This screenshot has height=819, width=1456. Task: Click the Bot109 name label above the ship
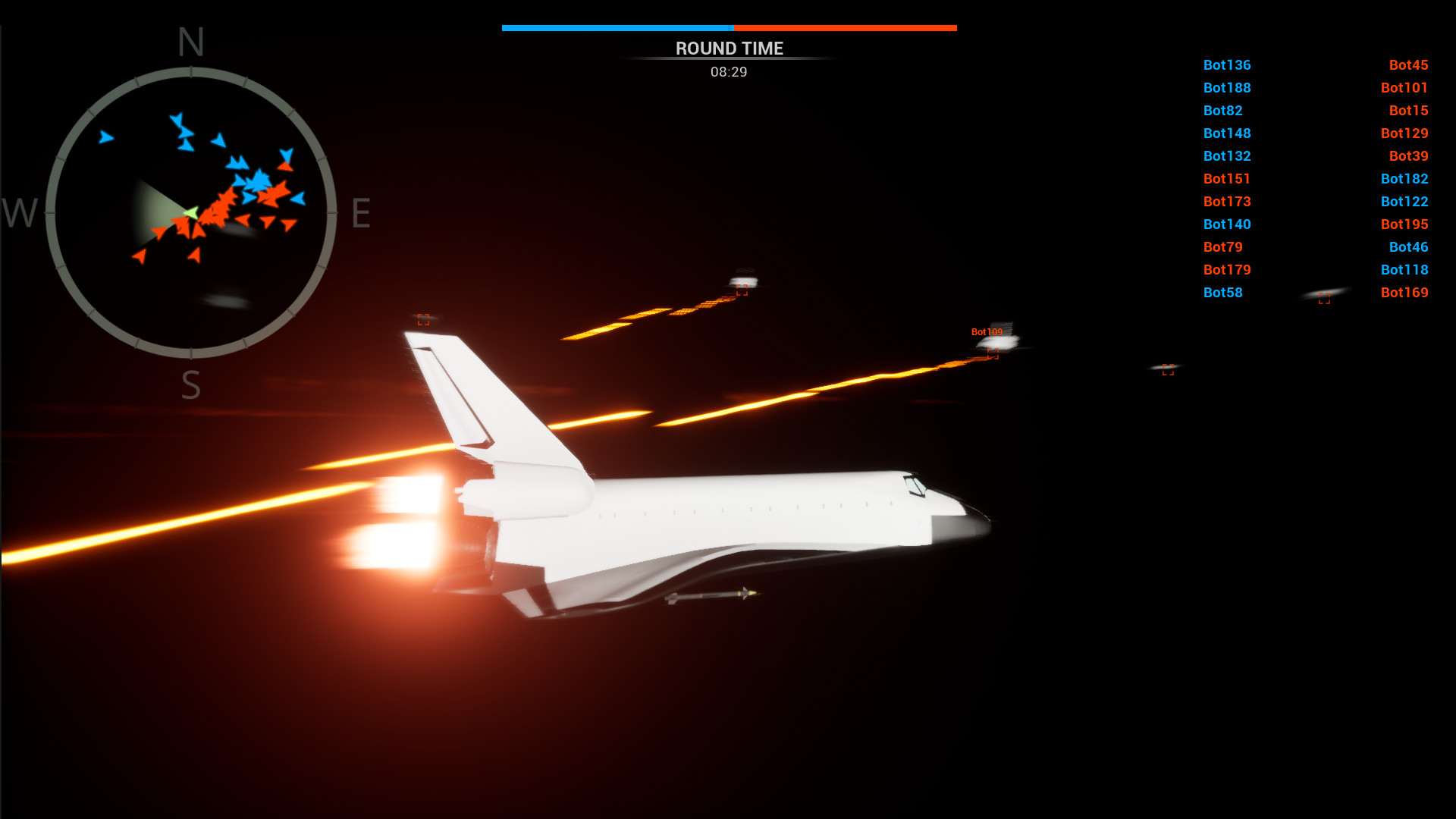point(987,331)
